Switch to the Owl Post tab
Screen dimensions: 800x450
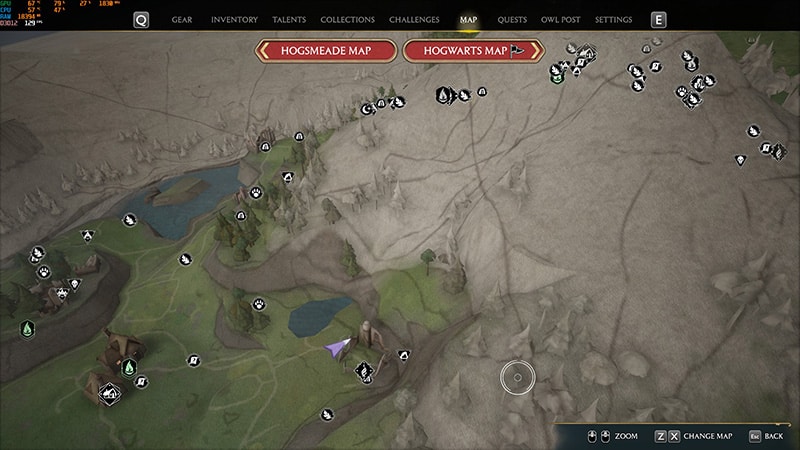pos(560,20)
